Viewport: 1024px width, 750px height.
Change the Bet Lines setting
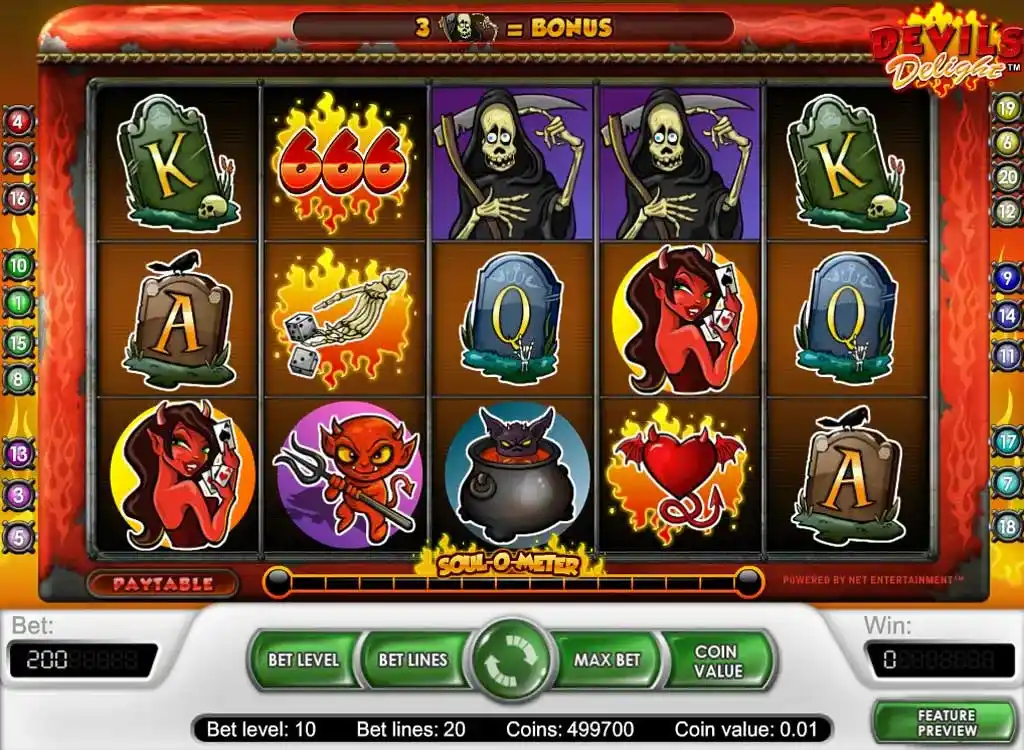coord(412,660)
